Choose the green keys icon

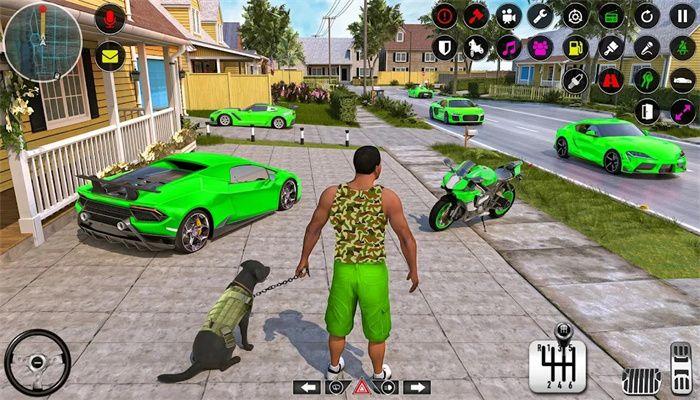[x=647, y=79]
